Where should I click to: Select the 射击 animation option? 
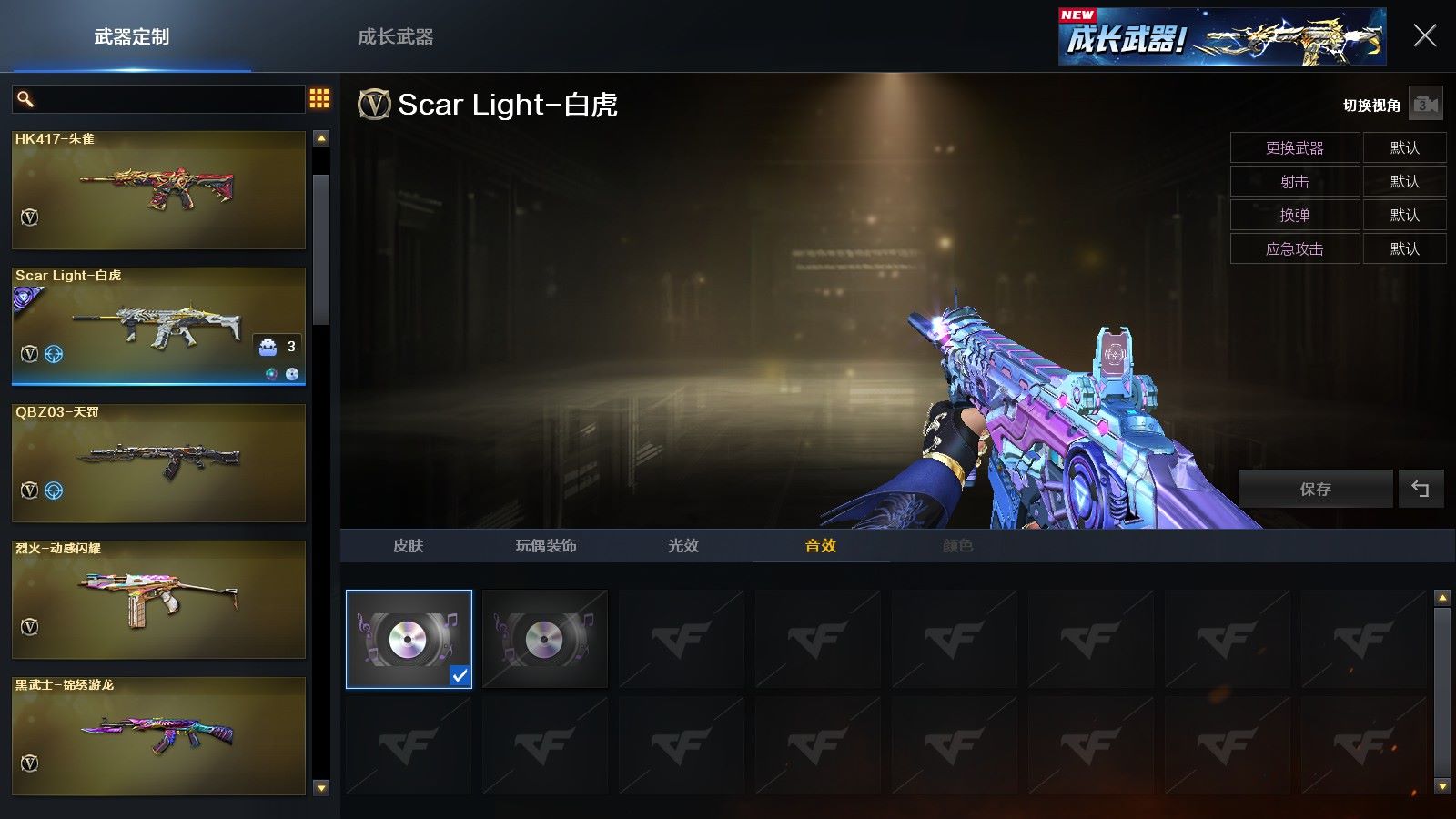coord(1294,182)
